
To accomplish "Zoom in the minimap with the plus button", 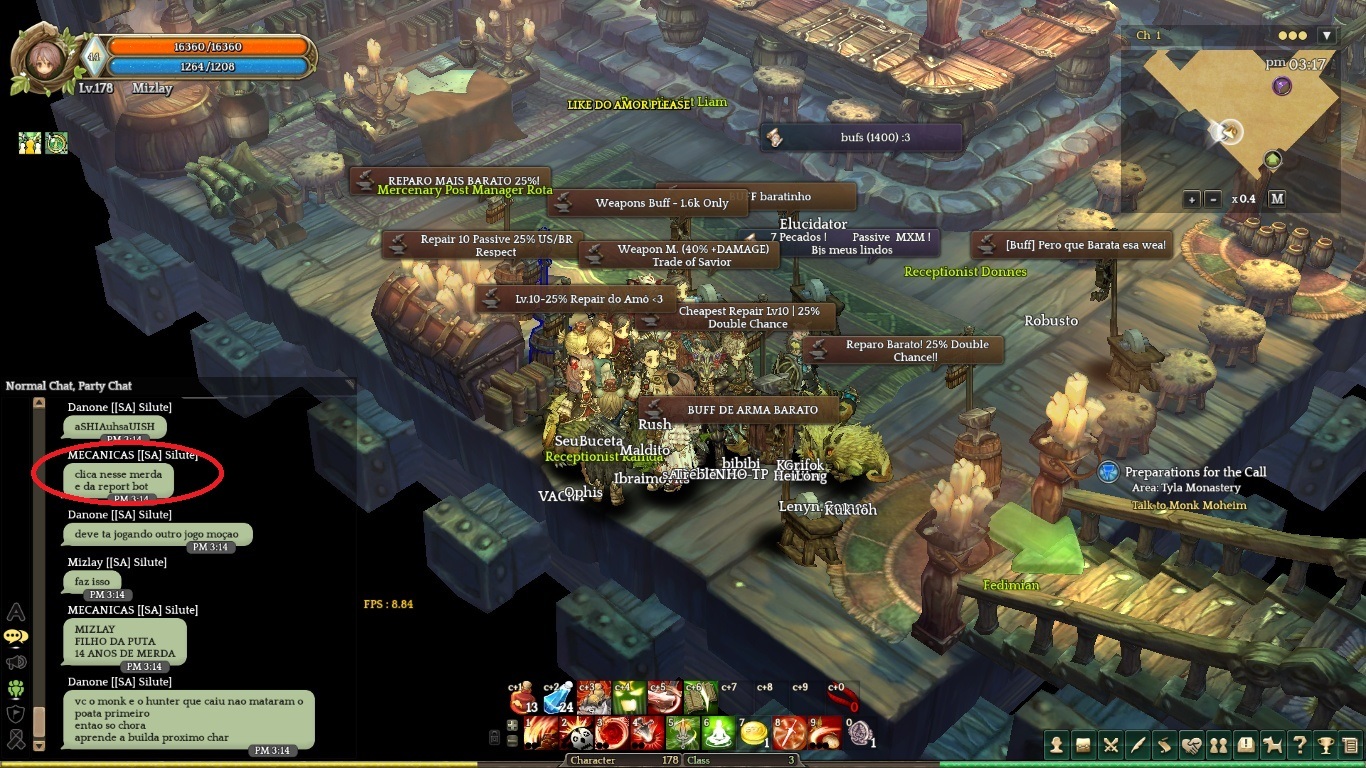I will (x=1192, y=199).
